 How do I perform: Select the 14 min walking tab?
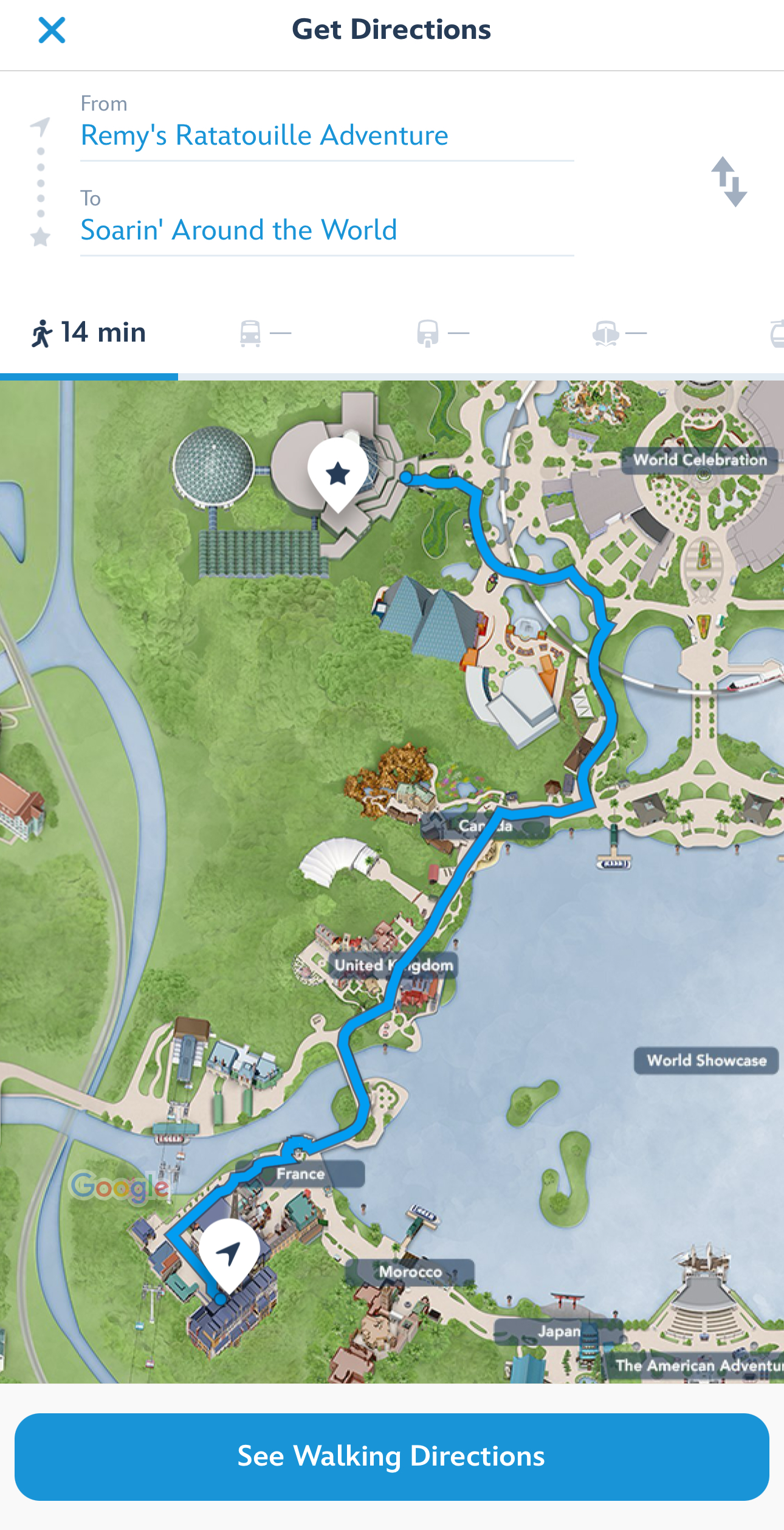[89, 333]
